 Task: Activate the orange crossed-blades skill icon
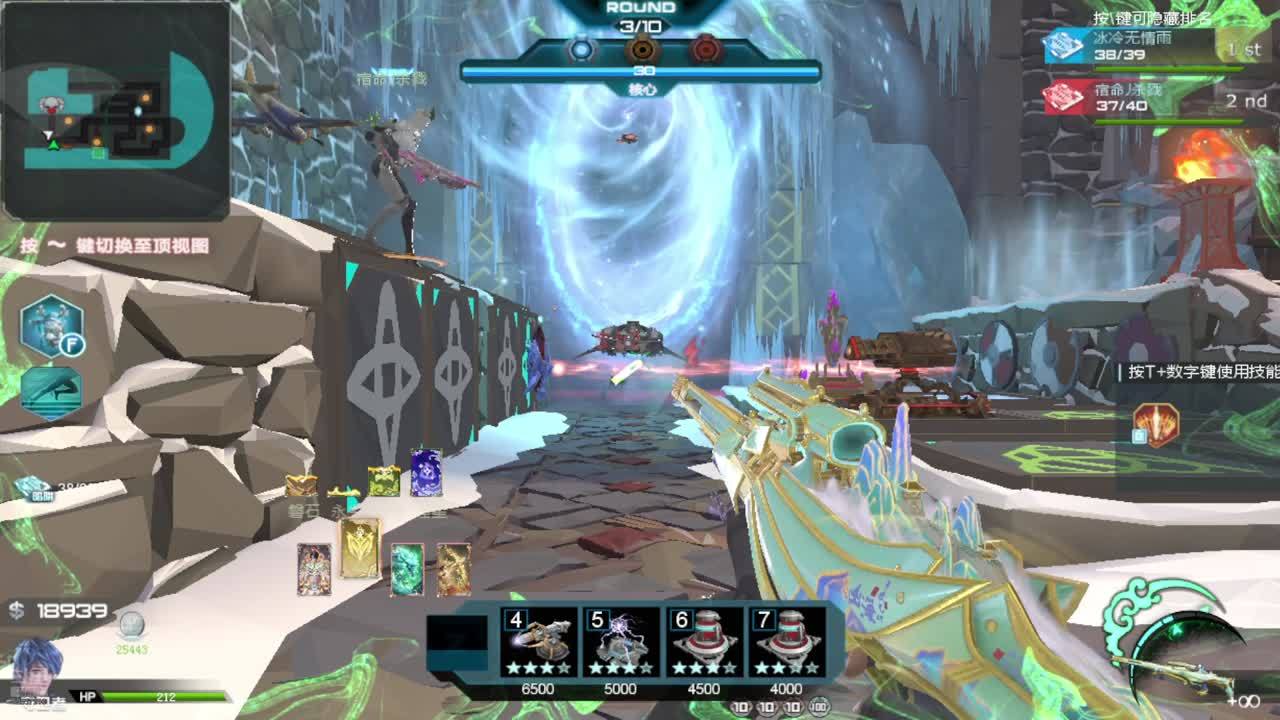click(1157, 424)
